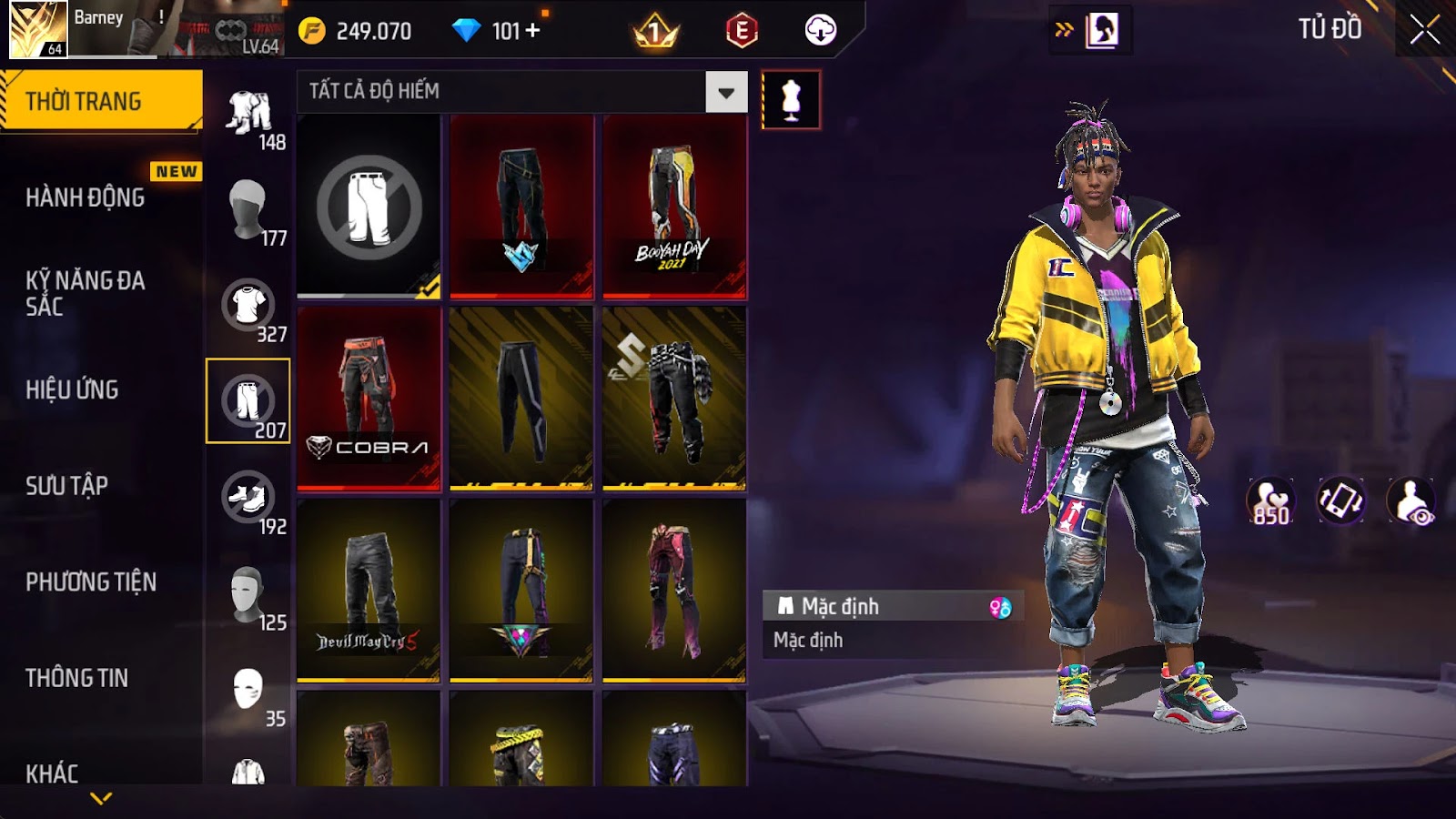Pick the Devil May Cry 5 pants
1456x819 pixels.
[x=369, y=590]
